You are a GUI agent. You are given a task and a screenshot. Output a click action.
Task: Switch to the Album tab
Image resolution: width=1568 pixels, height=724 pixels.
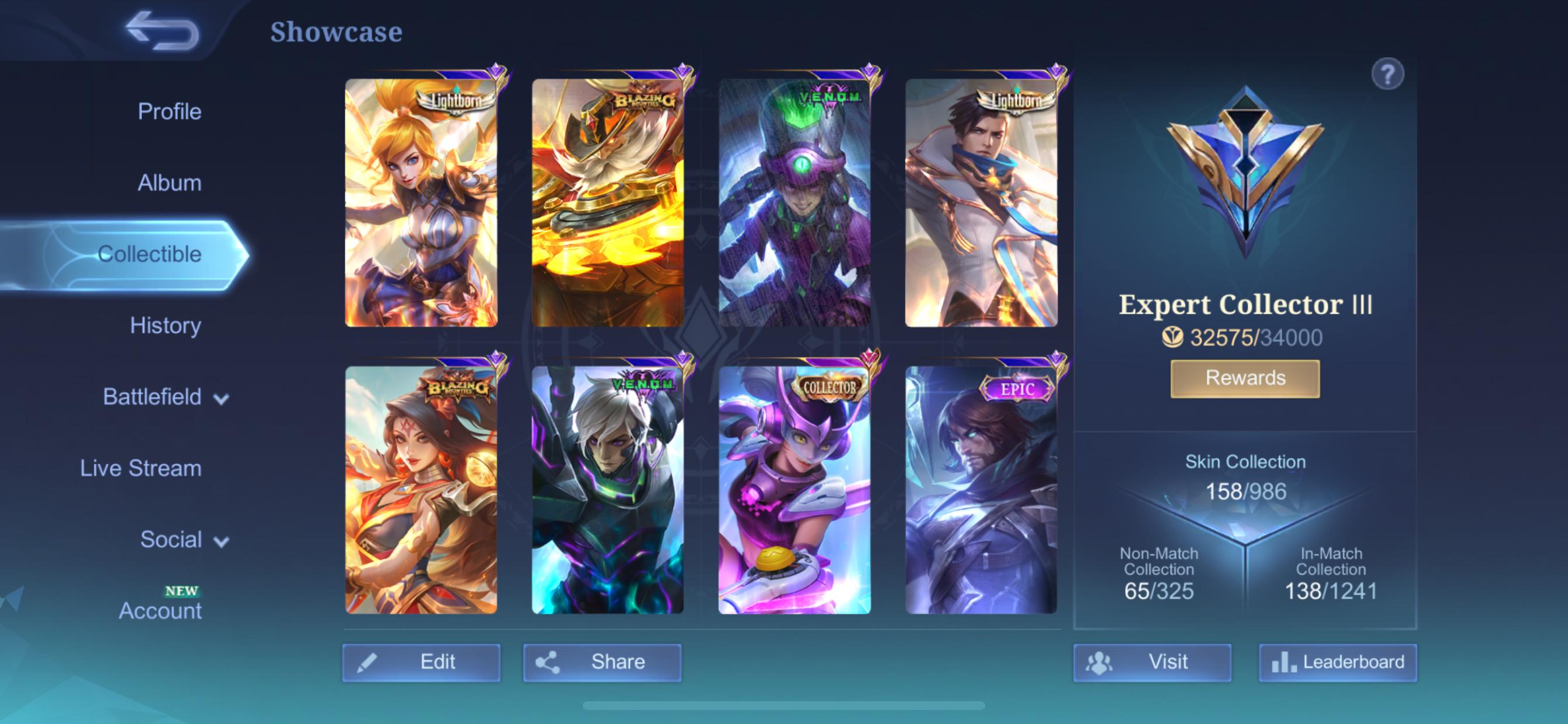click(x=170, y=182)
